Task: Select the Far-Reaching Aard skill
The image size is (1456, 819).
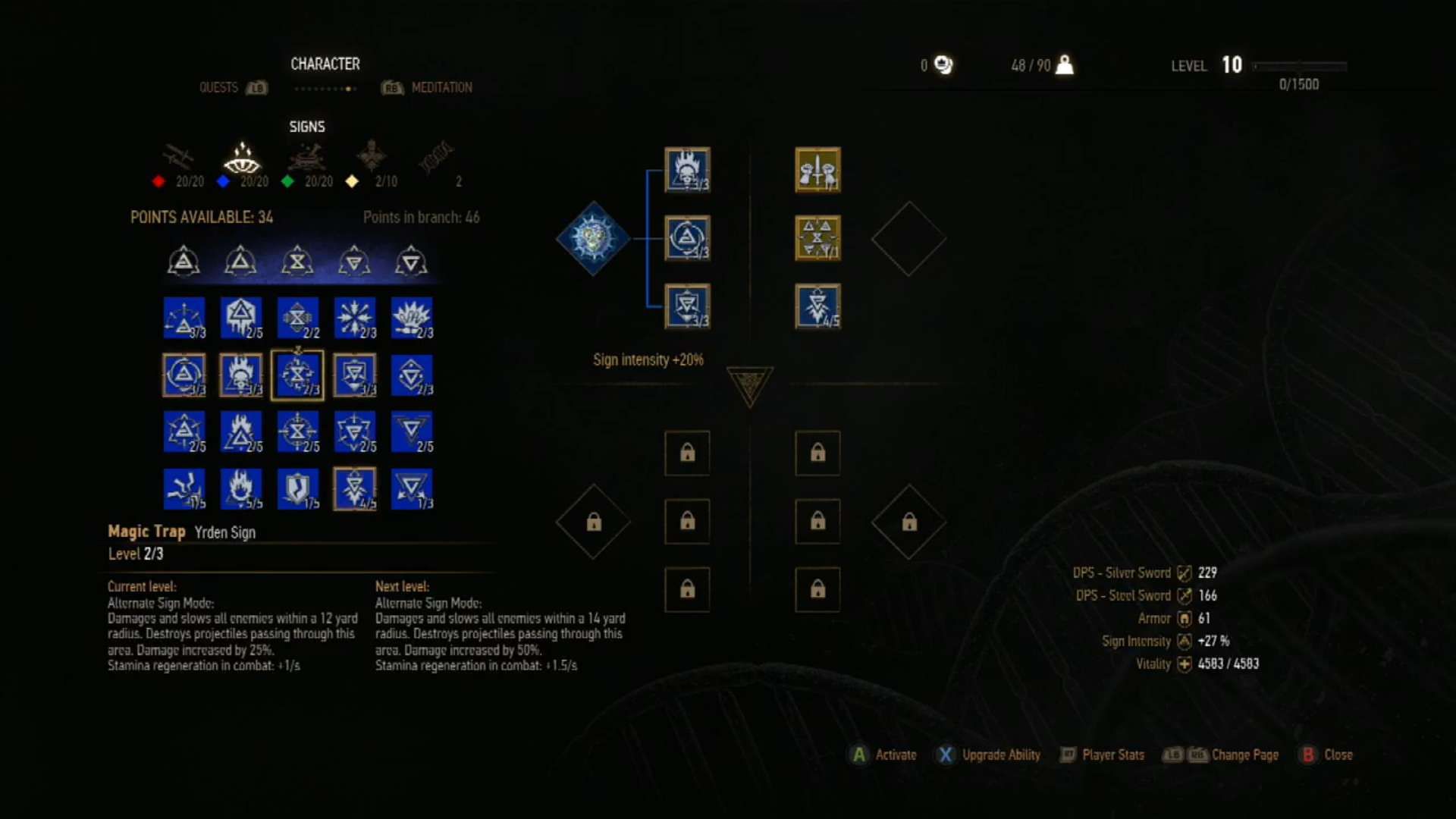Action: point(185,318)
